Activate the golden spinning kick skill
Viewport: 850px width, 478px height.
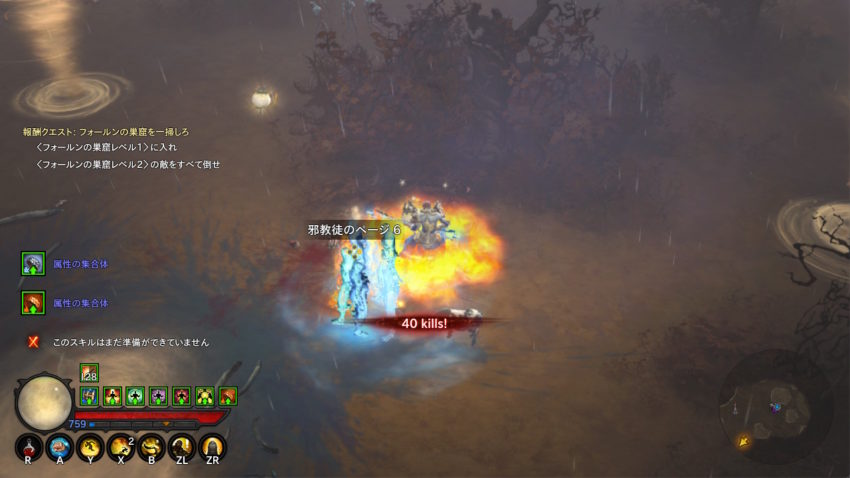(x=152, y=447)
